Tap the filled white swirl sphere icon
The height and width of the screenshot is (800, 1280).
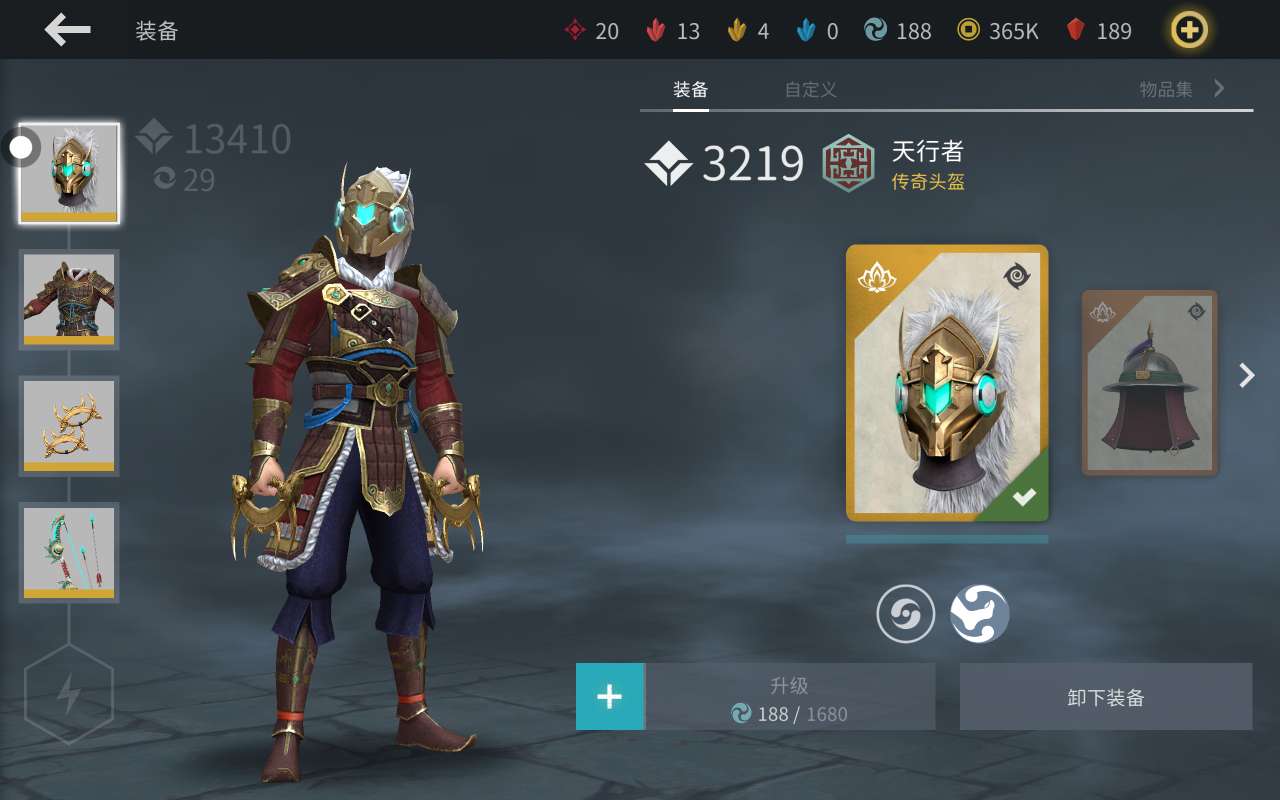click(x=979, y=614)
